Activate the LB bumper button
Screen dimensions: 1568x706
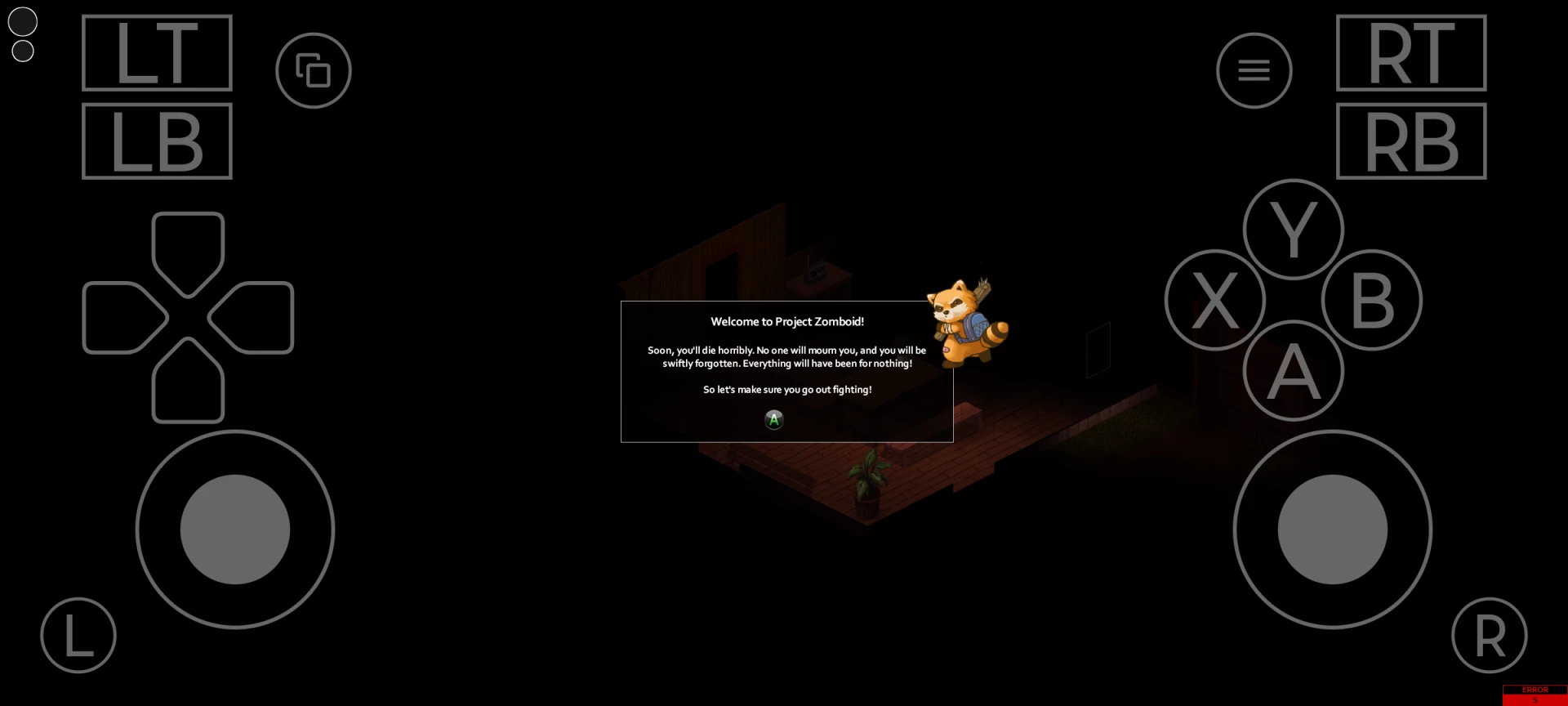[x=158, y=141]
